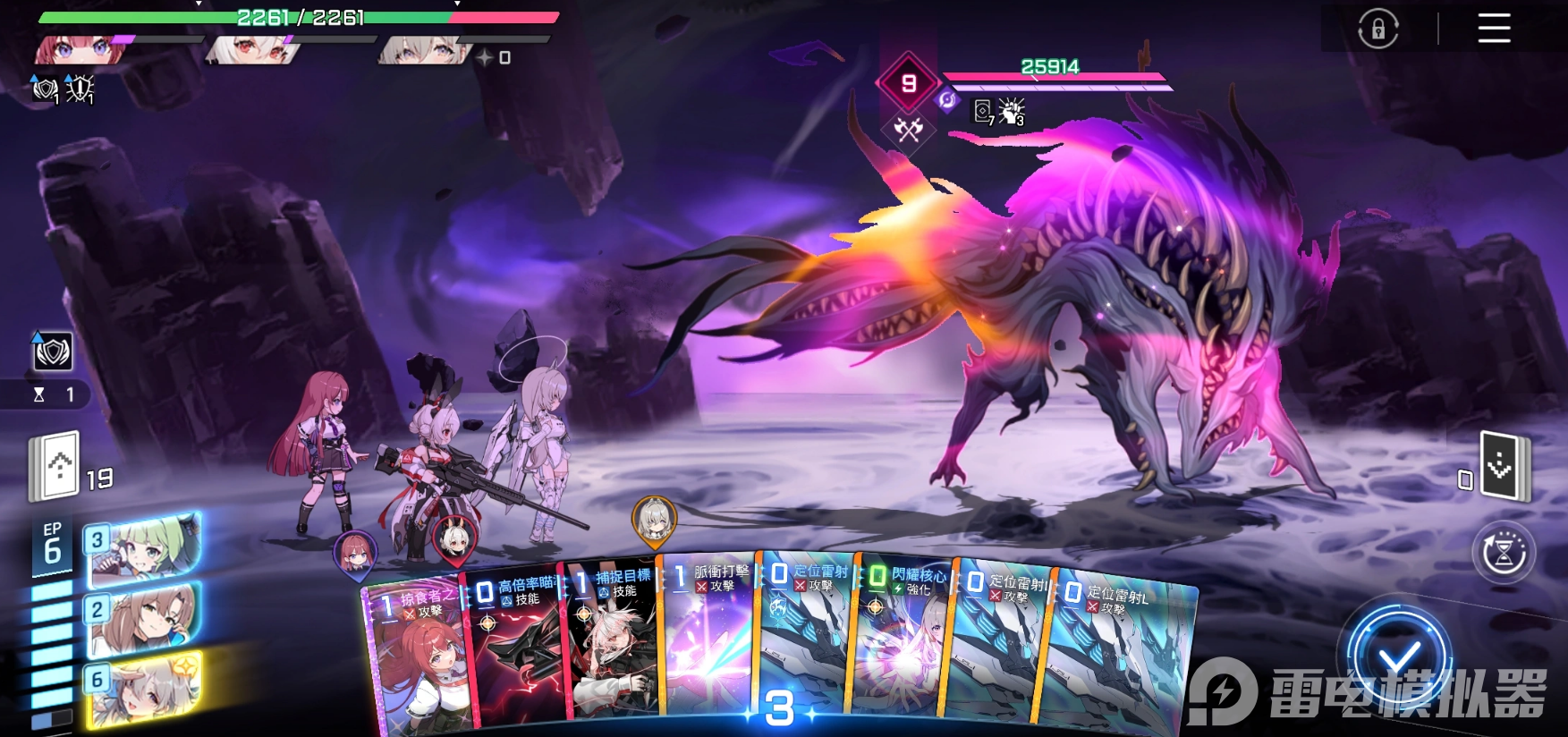This screenshot has height=737, width=1568.
Task: Play the 閃耀核心 enhancement card
Action: click(x=902, y=644)
